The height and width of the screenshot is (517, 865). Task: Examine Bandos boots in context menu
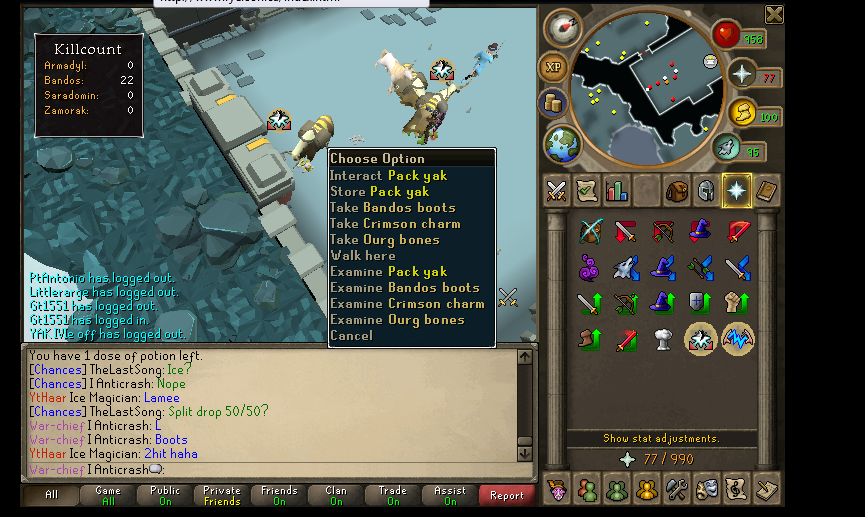[x=405, y=288]
